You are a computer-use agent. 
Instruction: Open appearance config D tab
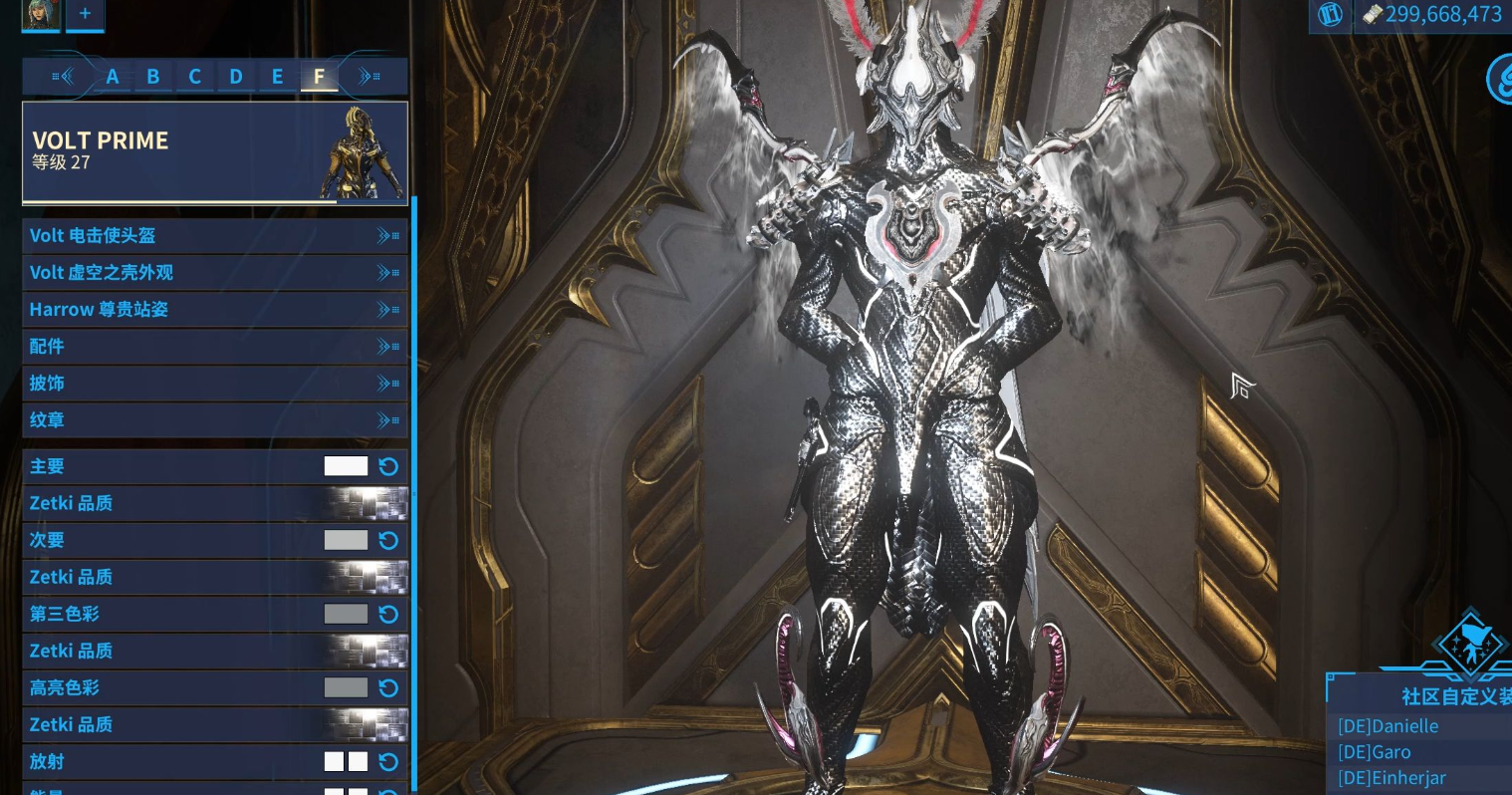coord(236,77)
